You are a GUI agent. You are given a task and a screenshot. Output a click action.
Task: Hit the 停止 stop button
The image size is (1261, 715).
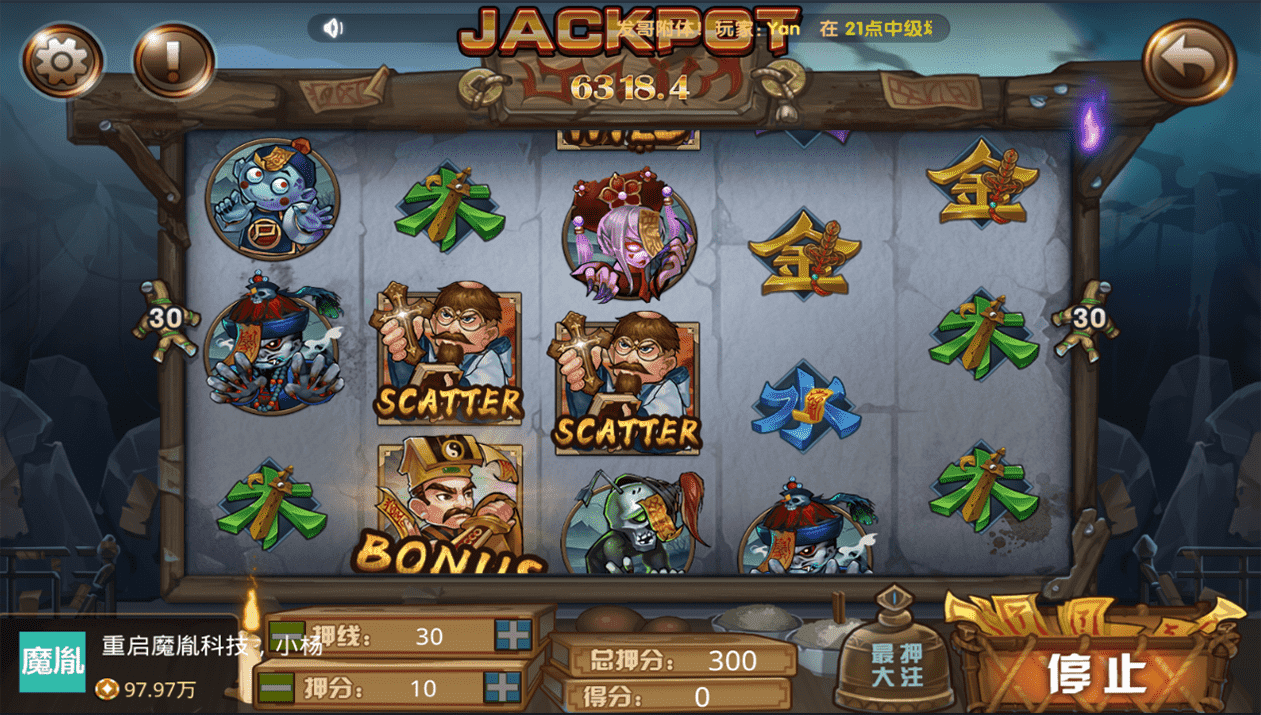pos(1096,672)
